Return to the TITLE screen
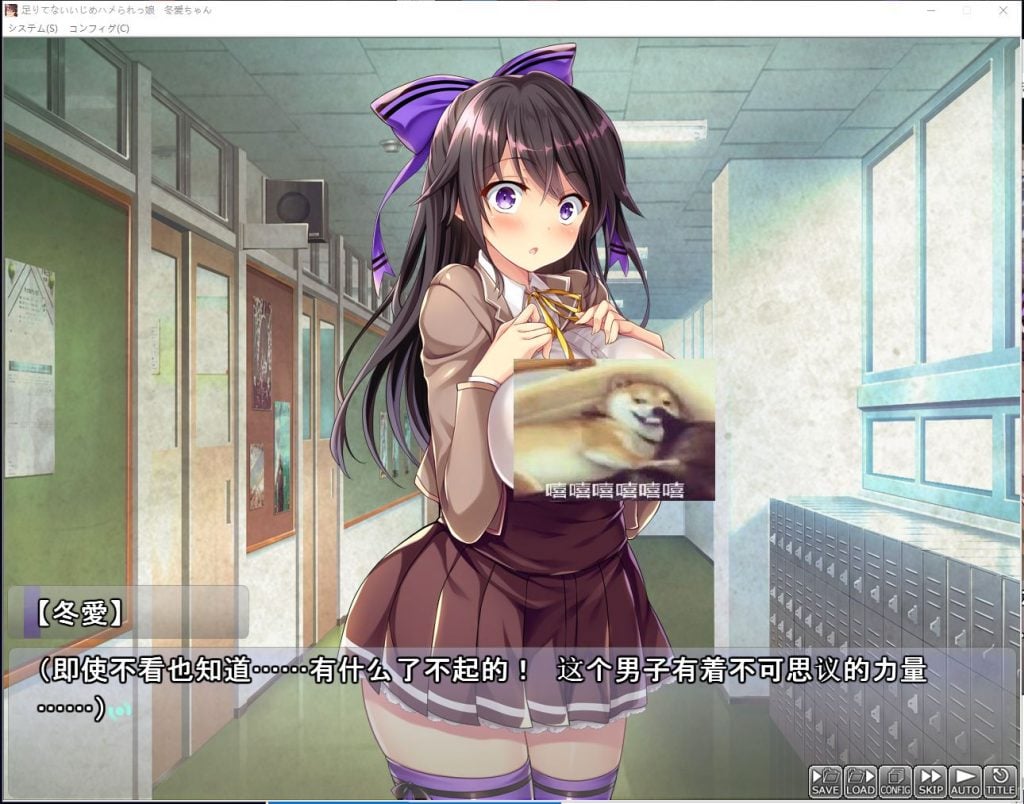1024x804 pixels. point(1000,781)
